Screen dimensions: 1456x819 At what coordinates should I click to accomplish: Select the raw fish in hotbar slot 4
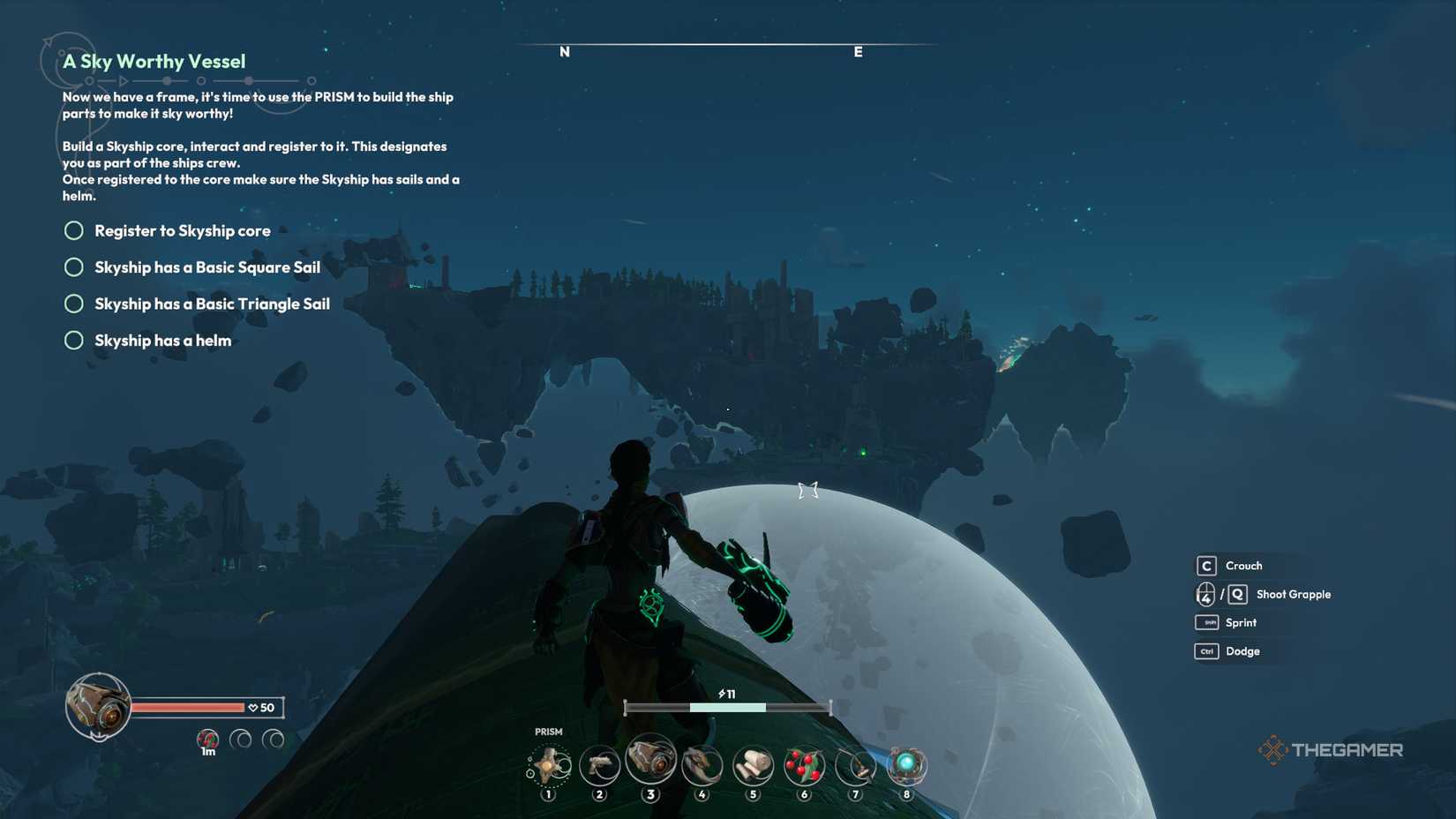(x=702, y=766)
